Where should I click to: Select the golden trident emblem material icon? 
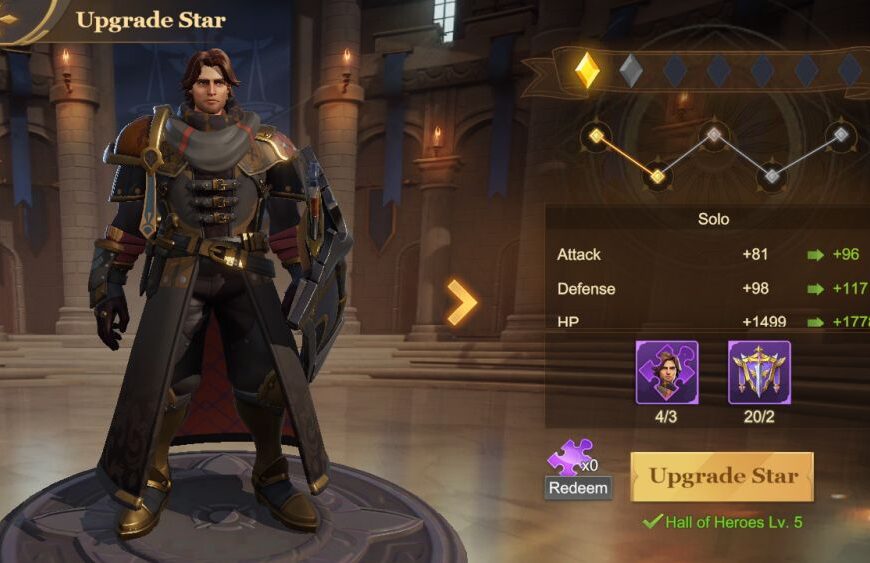(x=759, y=372)
